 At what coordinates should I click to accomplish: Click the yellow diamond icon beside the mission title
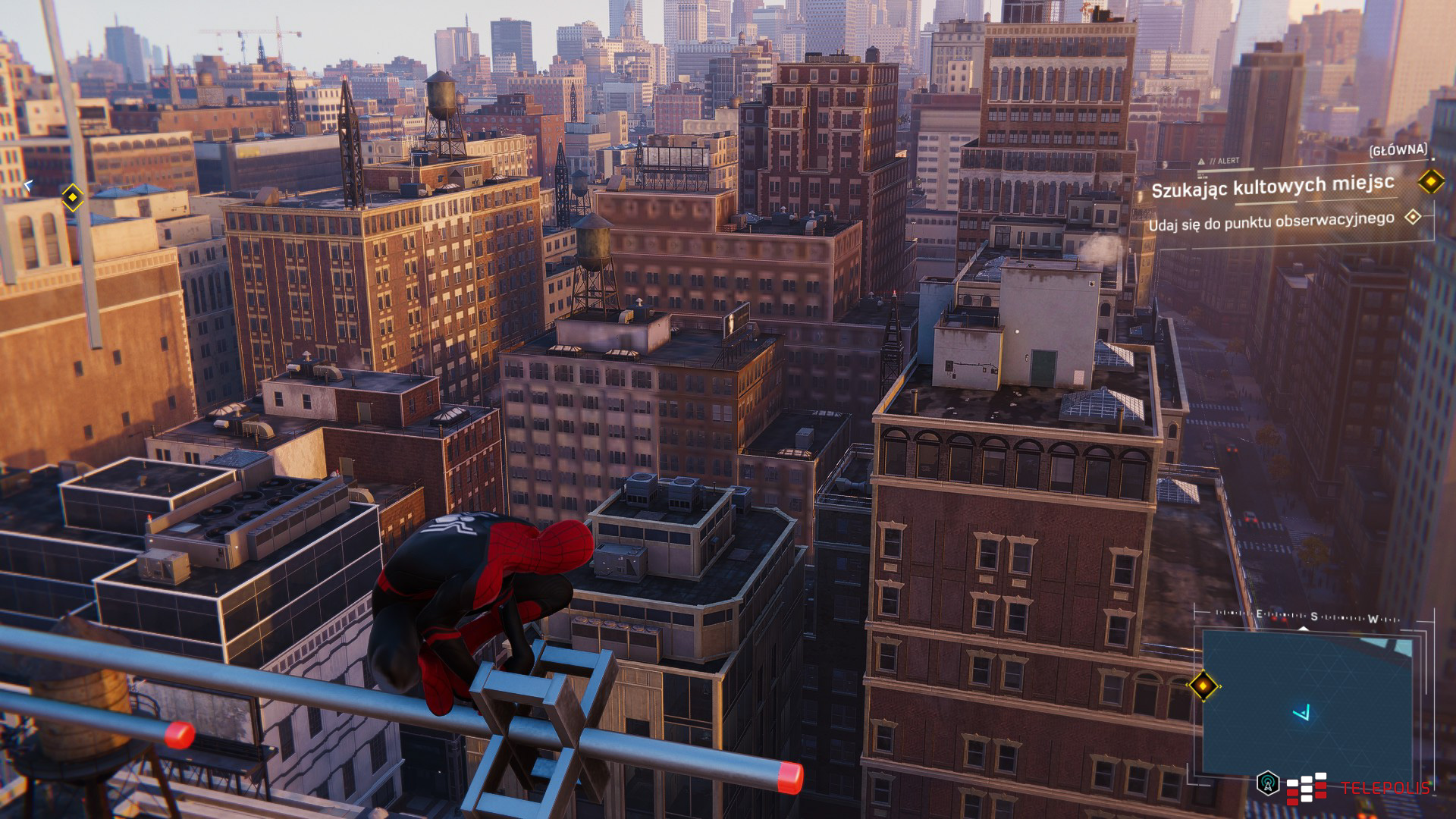[1431, 181]
